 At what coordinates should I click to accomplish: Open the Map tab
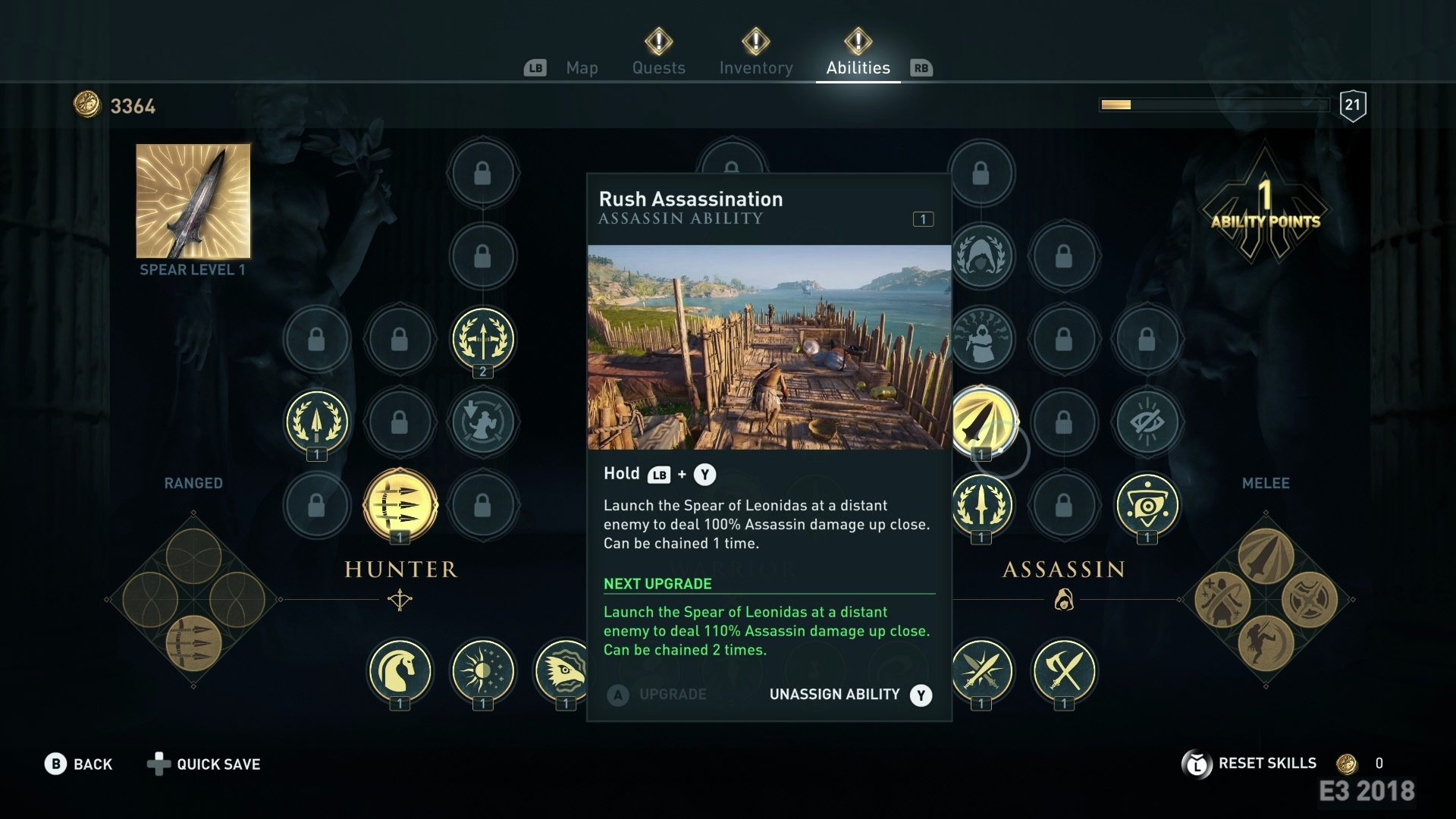[x=581, y=67]
